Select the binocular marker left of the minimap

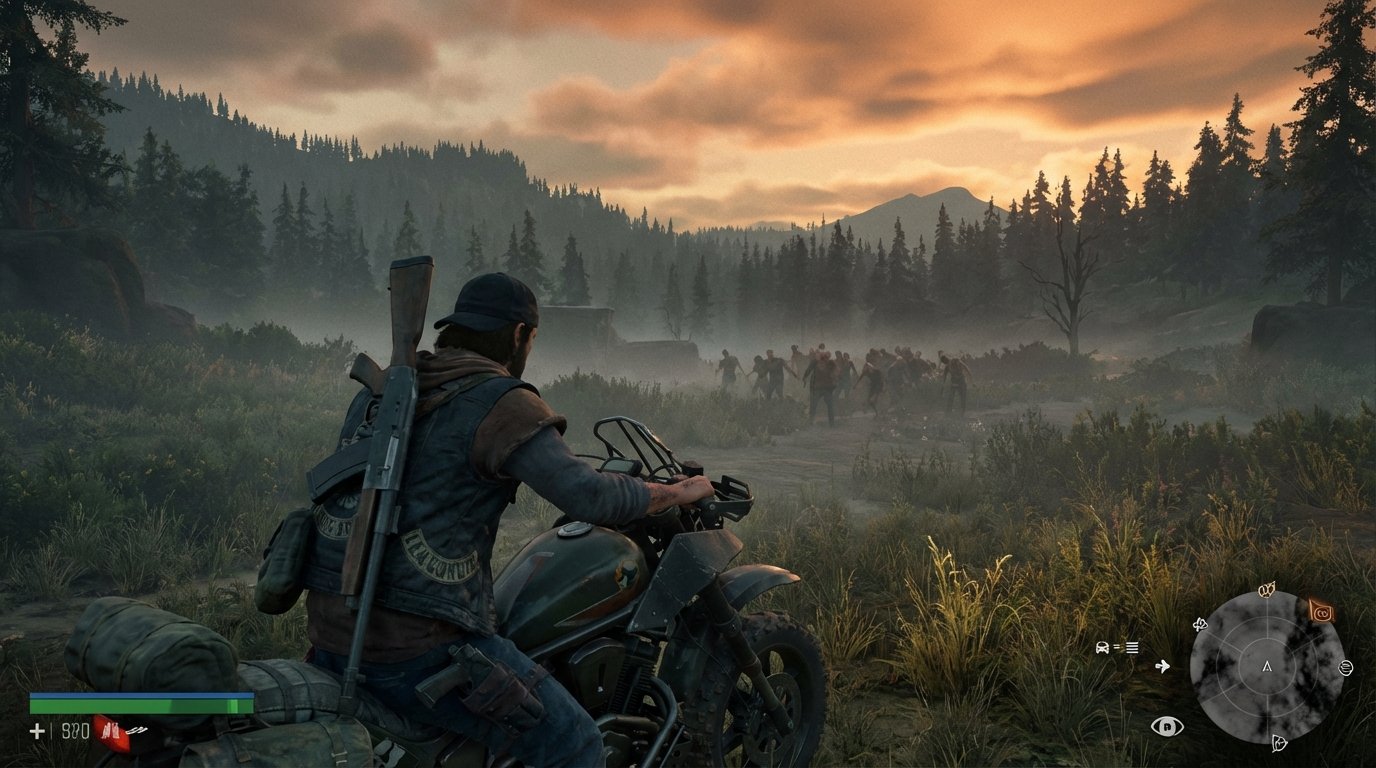tap(1200, 625)
